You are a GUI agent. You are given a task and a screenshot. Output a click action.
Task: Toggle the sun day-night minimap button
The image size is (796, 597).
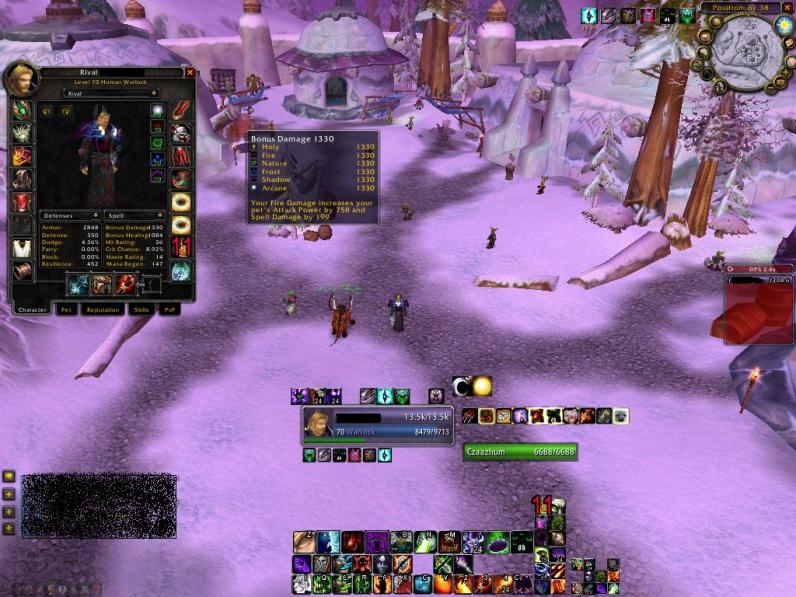pos(783,24)
